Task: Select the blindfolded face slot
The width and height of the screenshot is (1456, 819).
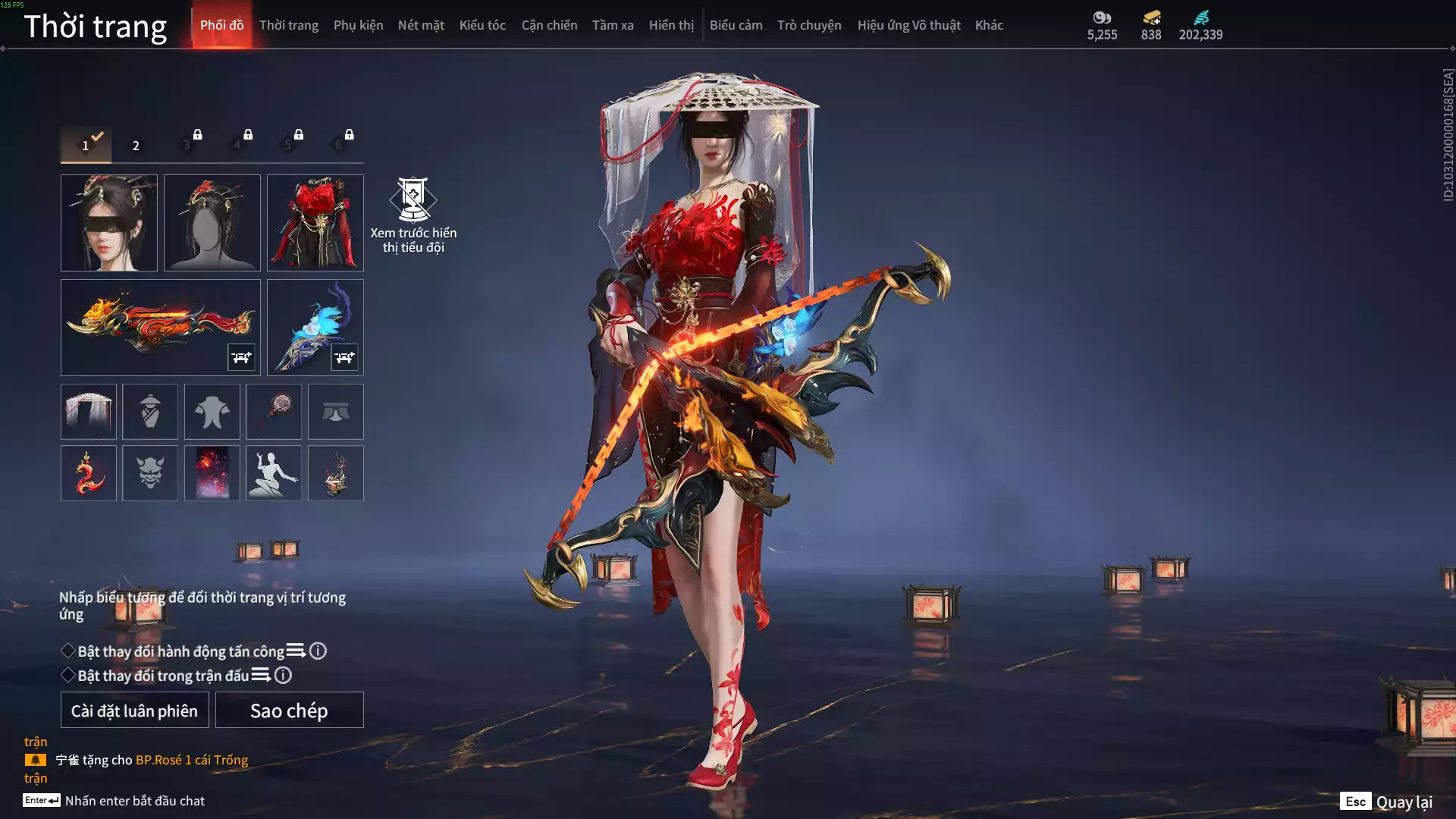Action: pos(109,223)
